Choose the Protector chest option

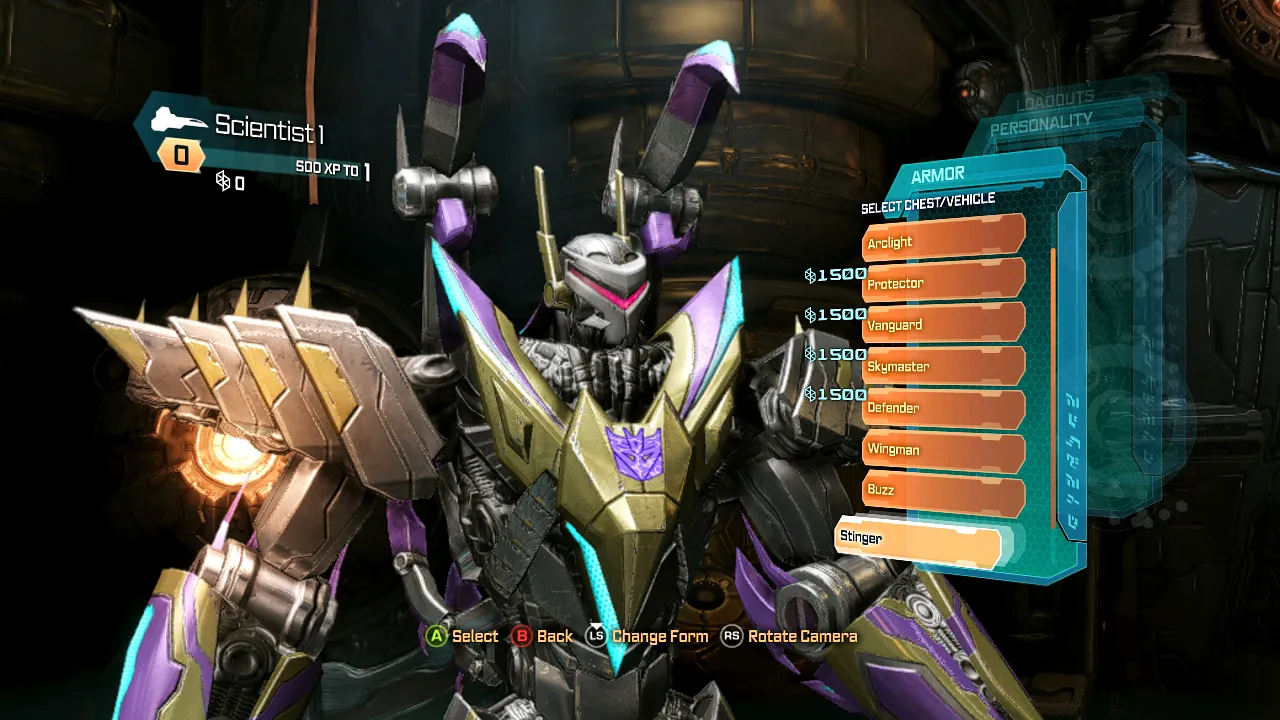[943, 282]
